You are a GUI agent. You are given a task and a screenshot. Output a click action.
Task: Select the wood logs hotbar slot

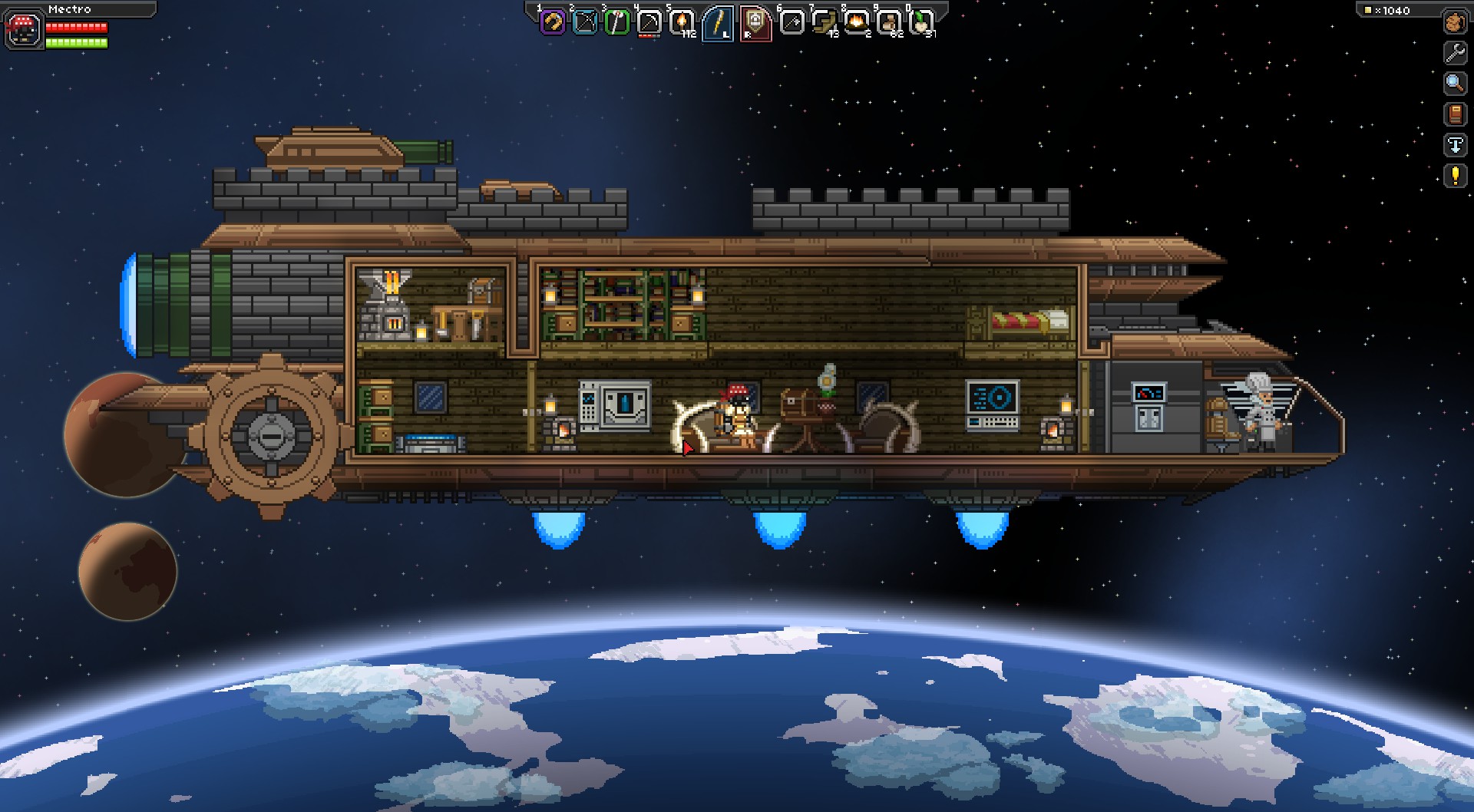888,22
